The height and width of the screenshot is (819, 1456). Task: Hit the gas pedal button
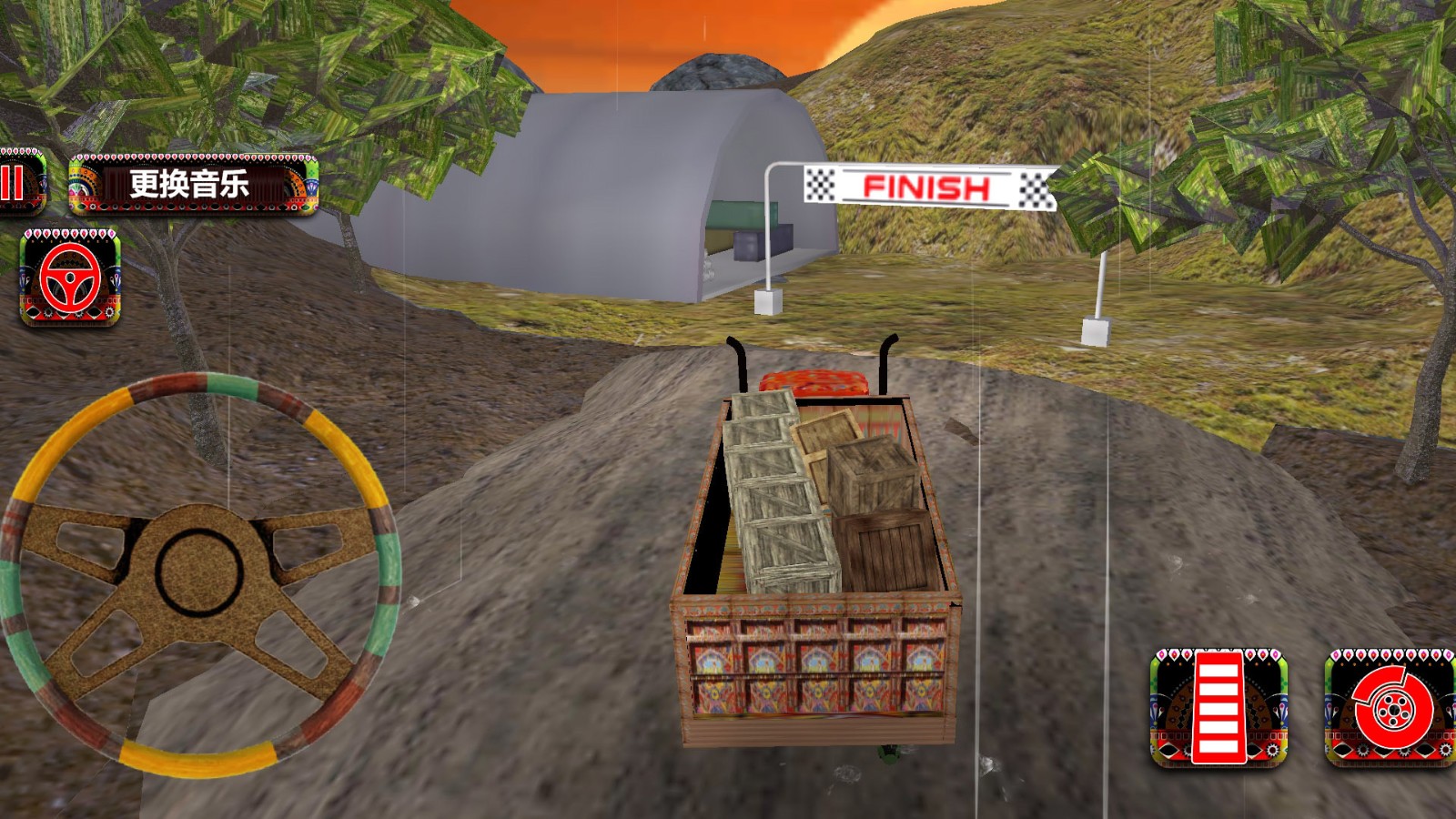point(1218,708)
